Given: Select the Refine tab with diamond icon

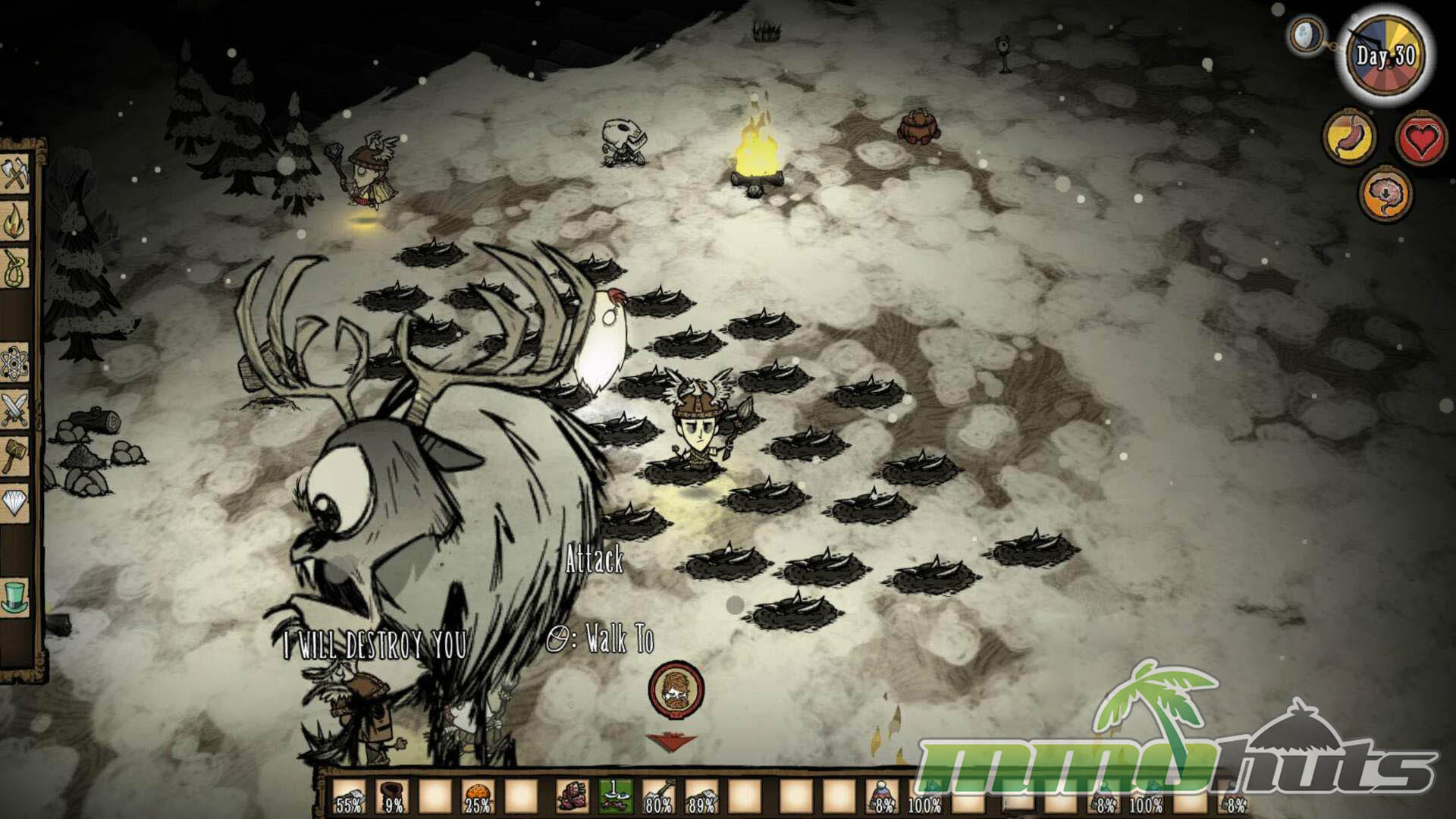Looking at the screenshot, I should click(x=17, y=501).
